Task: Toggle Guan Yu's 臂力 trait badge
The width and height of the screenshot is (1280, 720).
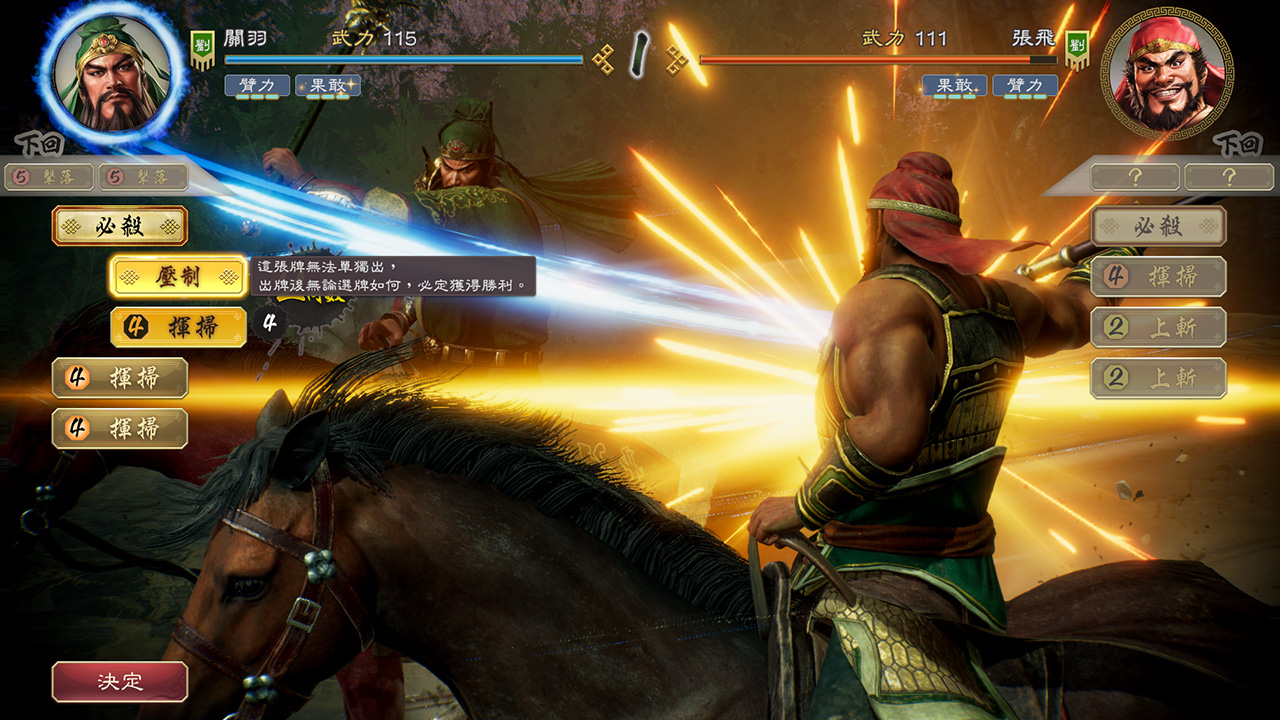Action: [255, 85]
